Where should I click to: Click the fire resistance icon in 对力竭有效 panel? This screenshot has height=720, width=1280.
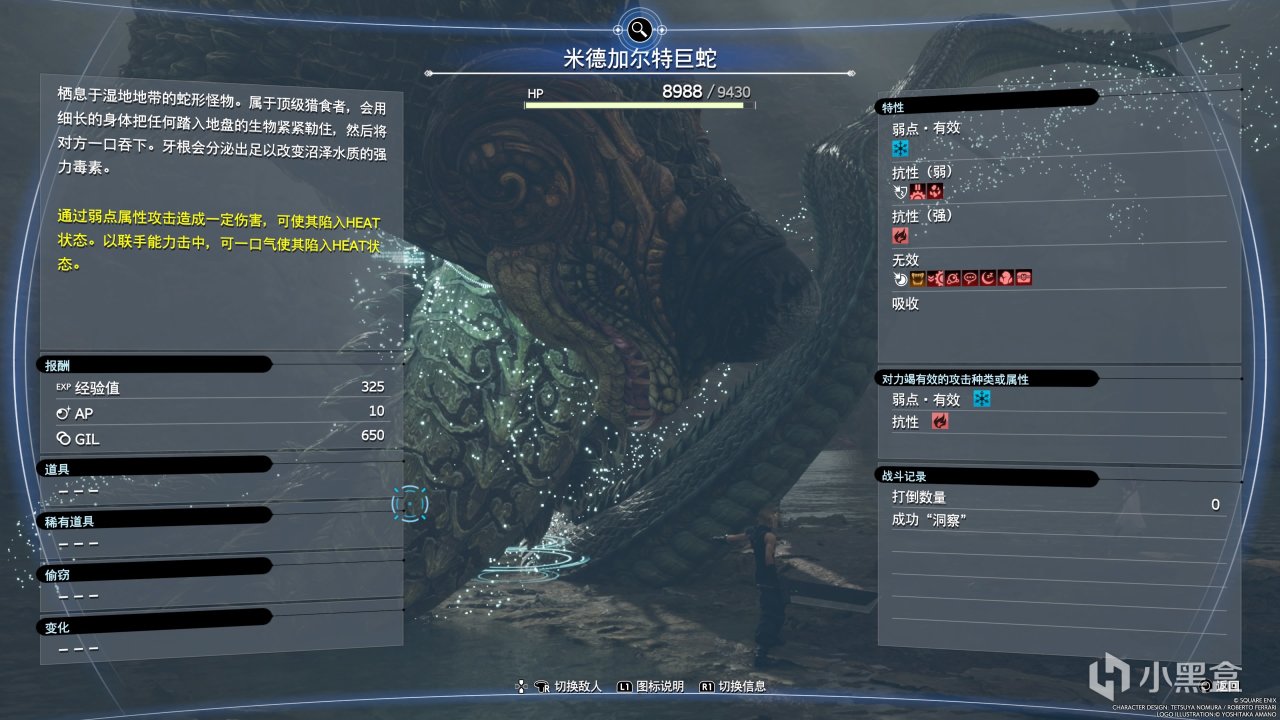(x=939, y=421)
